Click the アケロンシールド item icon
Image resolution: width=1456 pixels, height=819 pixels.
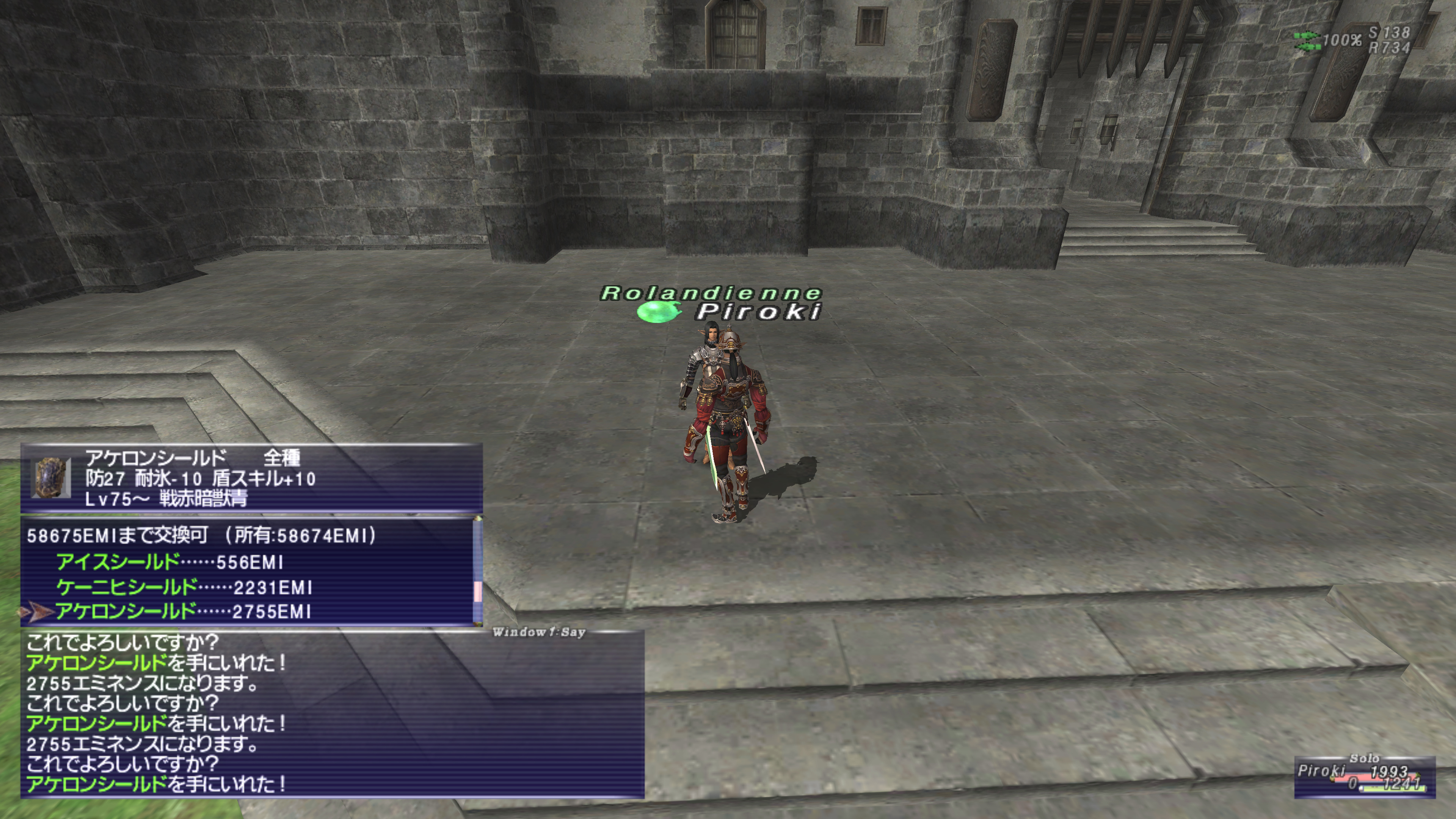click(x=51, y=478)
